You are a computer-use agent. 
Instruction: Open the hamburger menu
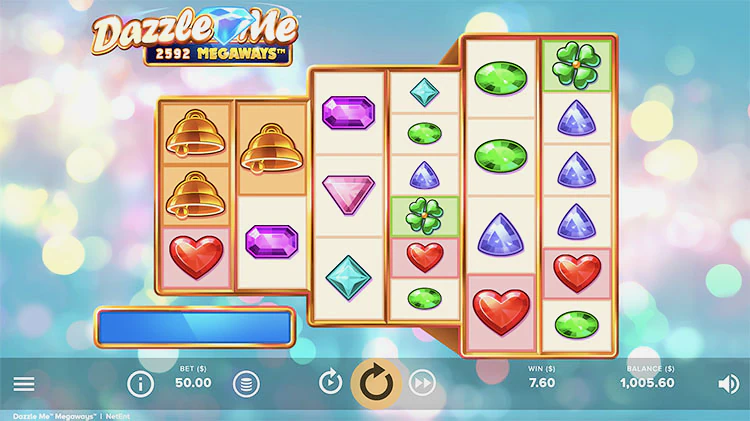(24, 383)
